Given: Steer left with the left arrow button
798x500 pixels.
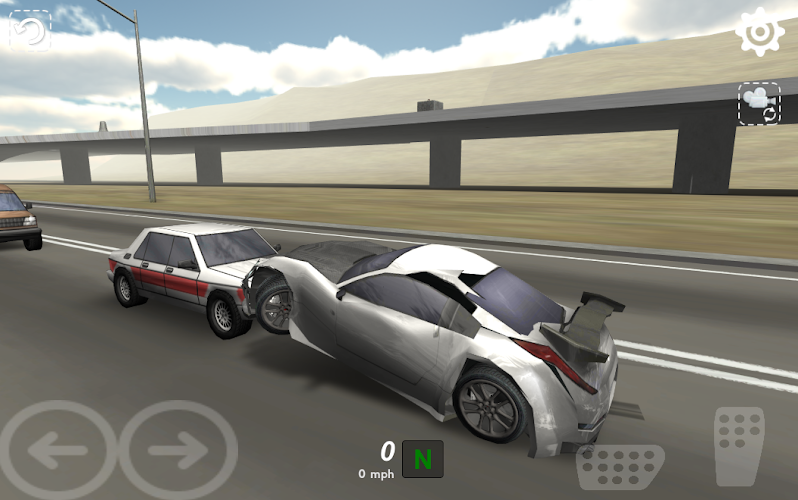Looking at the screenshot, I should click(56, 451).
